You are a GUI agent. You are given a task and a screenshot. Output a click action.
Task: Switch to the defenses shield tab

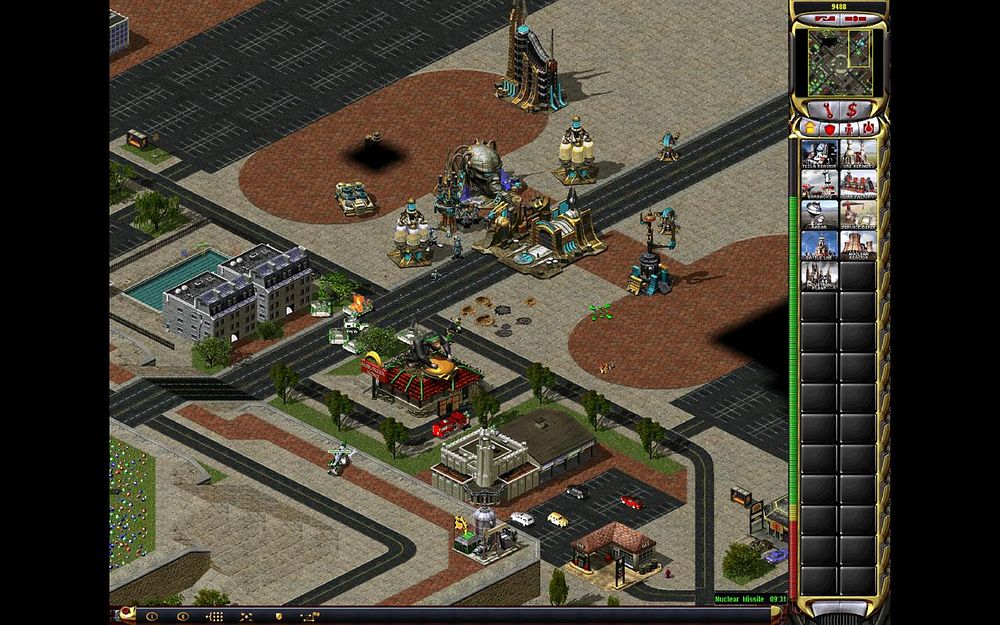pos(829,128)
